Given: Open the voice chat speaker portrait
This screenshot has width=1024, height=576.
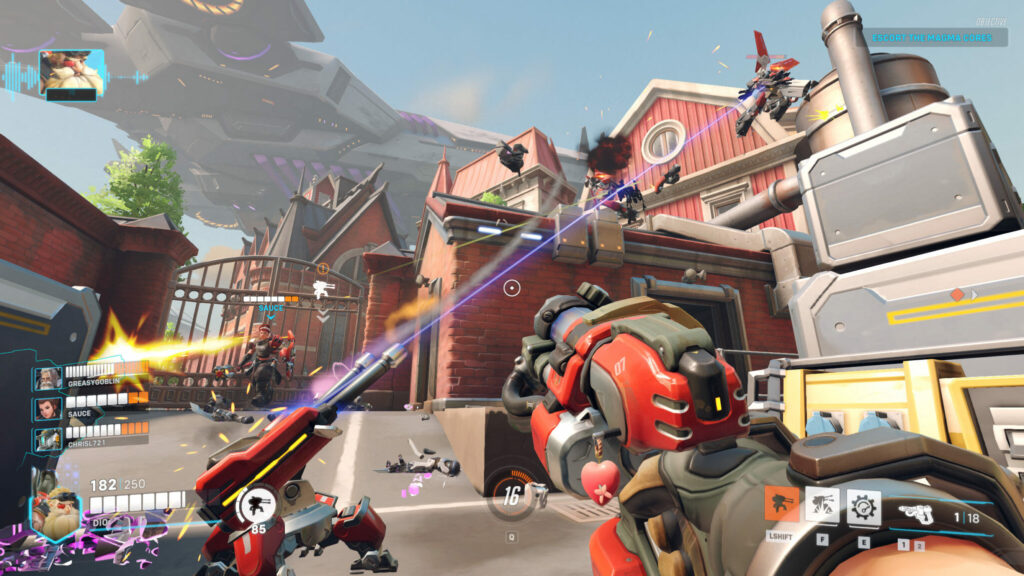Looking at the screenshot, I should point(70,73).
